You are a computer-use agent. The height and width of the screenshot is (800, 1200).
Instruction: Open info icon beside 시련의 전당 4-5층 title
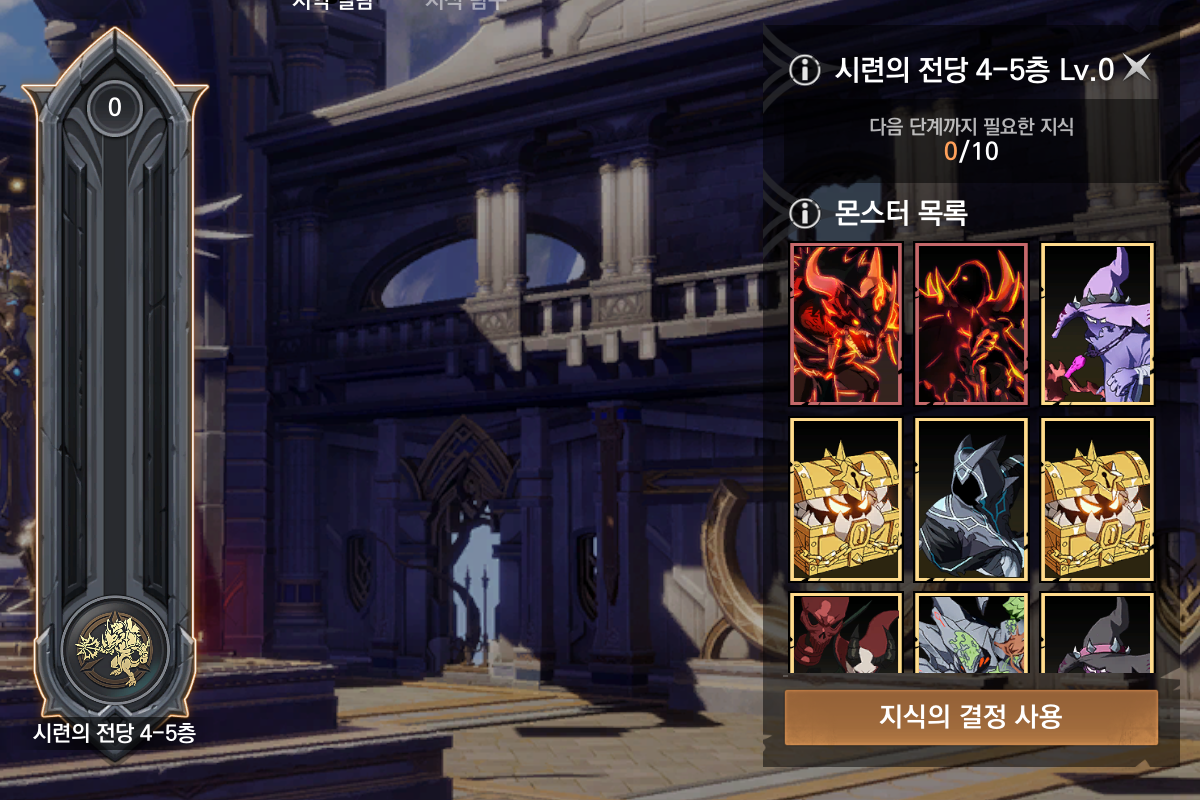[x=803, y=70]
